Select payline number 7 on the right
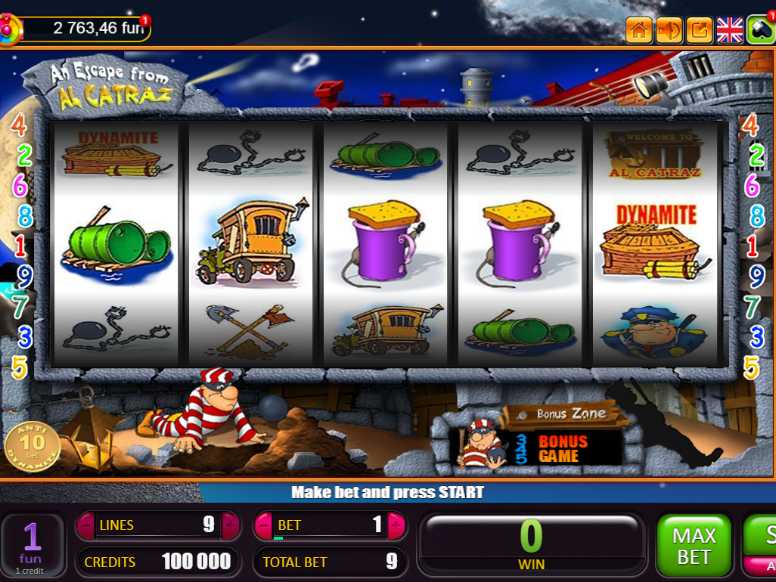Screen dimensions: 776x582 pos(752,307)
